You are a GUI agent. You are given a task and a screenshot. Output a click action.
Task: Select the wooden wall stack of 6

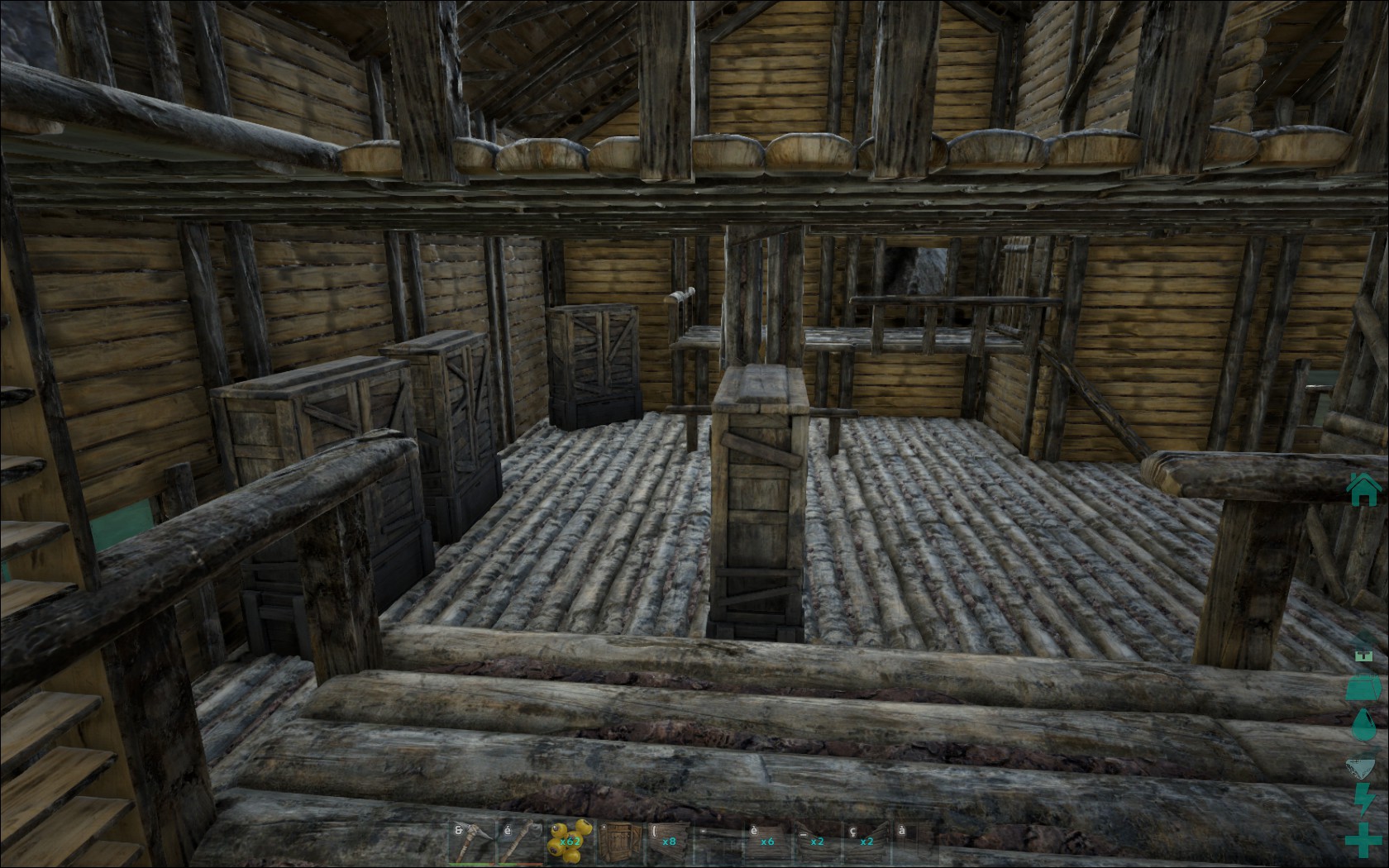tap(767, 842)
